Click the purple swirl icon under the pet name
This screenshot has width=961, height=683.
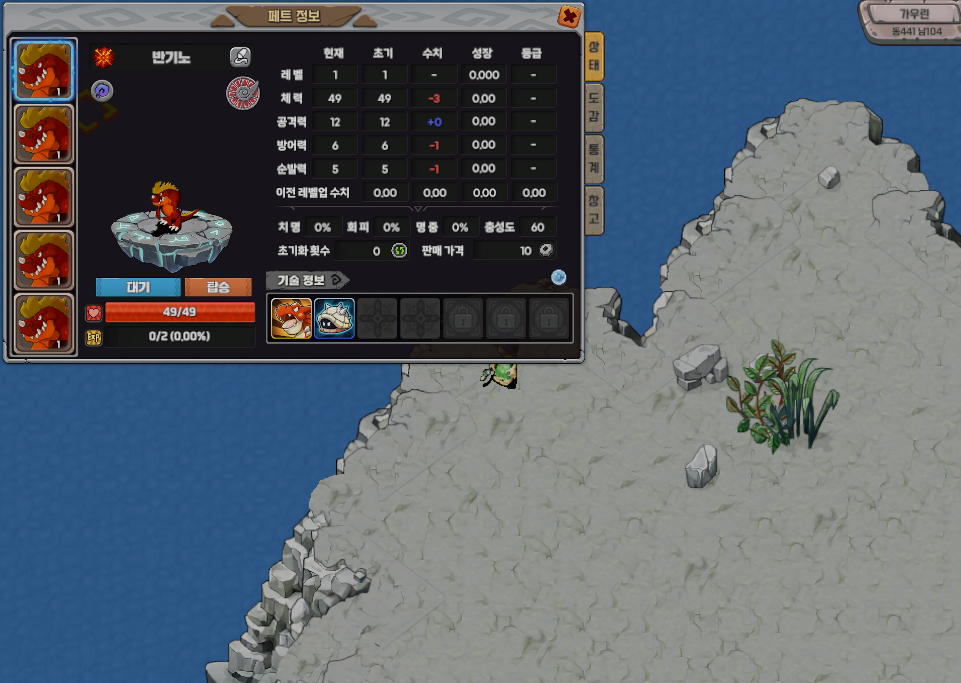(x=102, y=91)
